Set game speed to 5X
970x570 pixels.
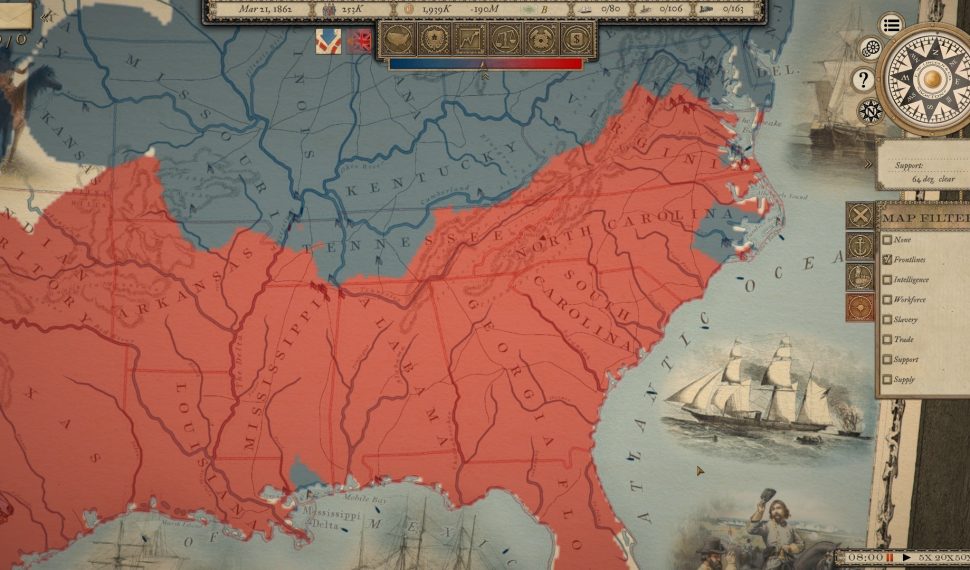(925, 557)
